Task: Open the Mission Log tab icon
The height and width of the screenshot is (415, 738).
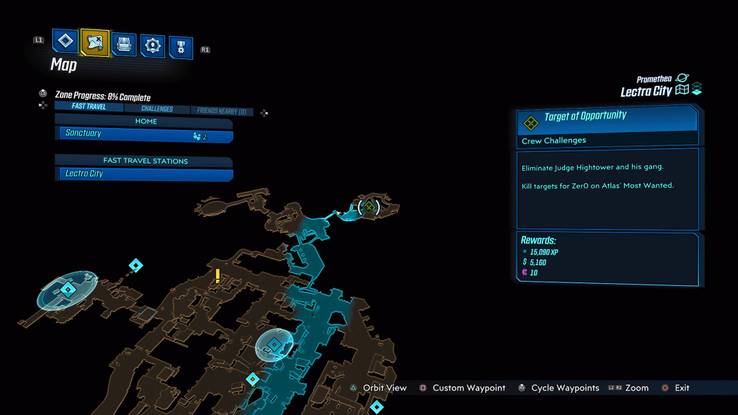Action: [x=66, y=43]
